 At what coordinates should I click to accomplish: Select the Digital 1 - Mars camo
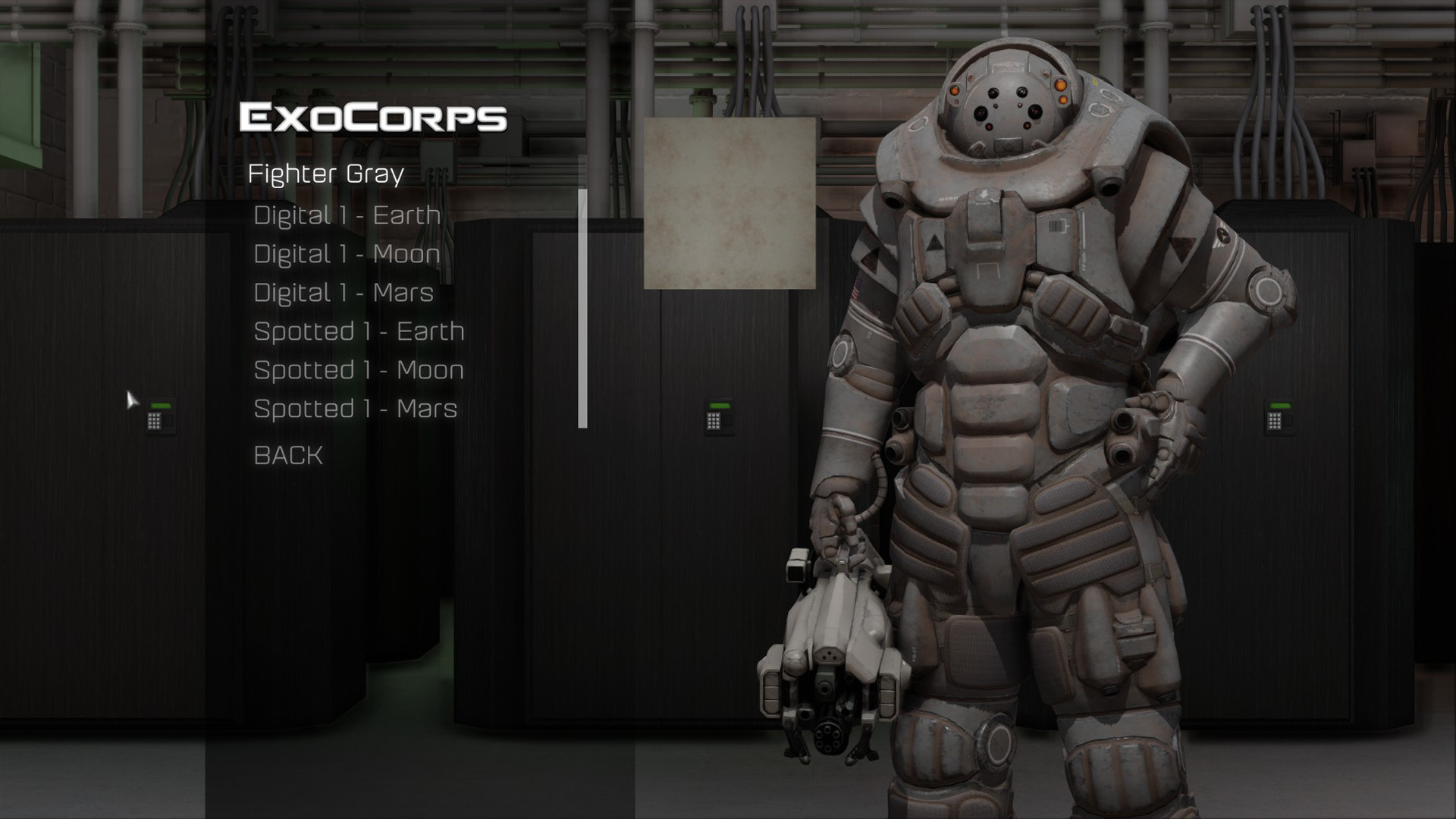pos(343,293)
